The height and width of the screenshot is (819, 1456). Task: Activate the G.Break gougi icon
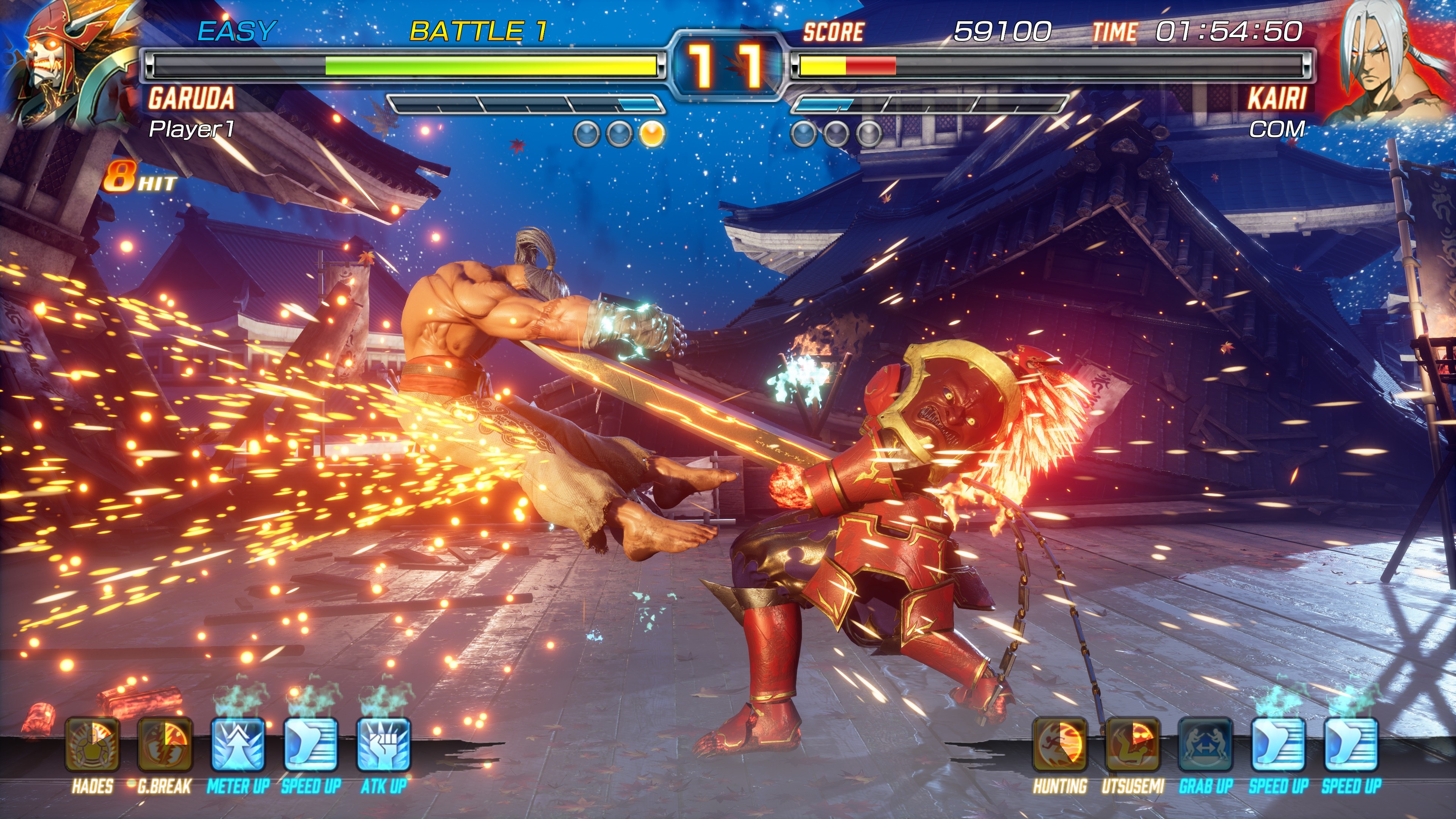pyautogui.click(x=165, y=744)
